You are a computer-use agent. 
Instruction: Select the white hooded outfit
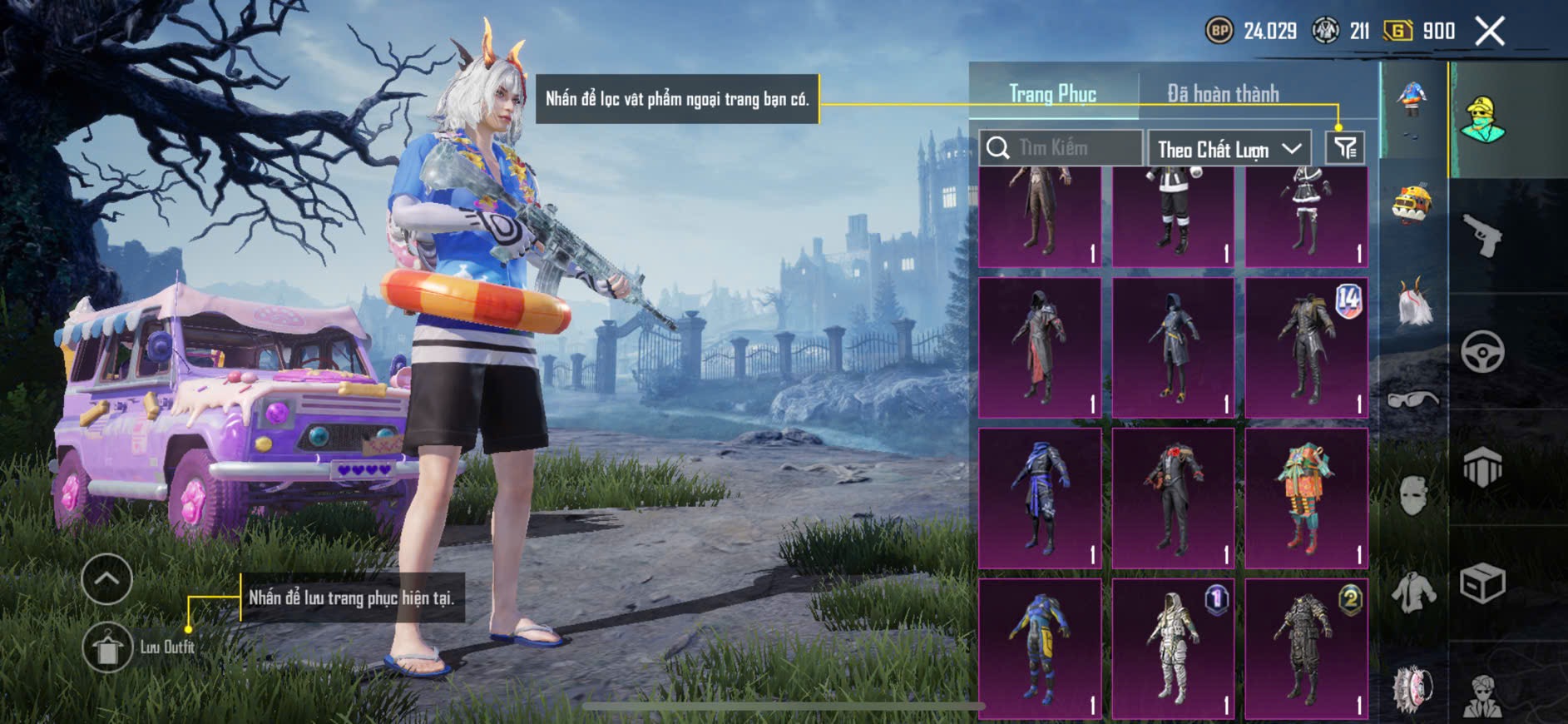(1173, 648)
